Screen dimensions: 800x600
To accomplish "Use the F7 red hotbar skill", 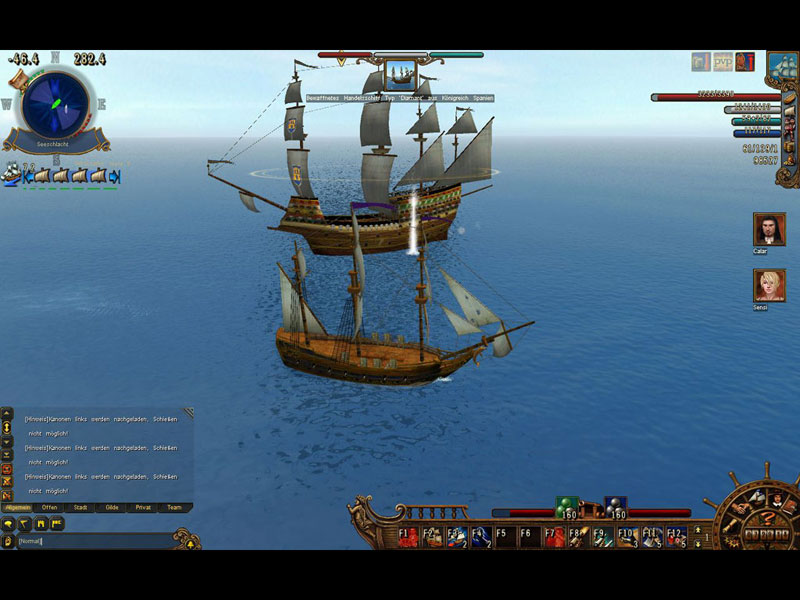I will (555, 536).
